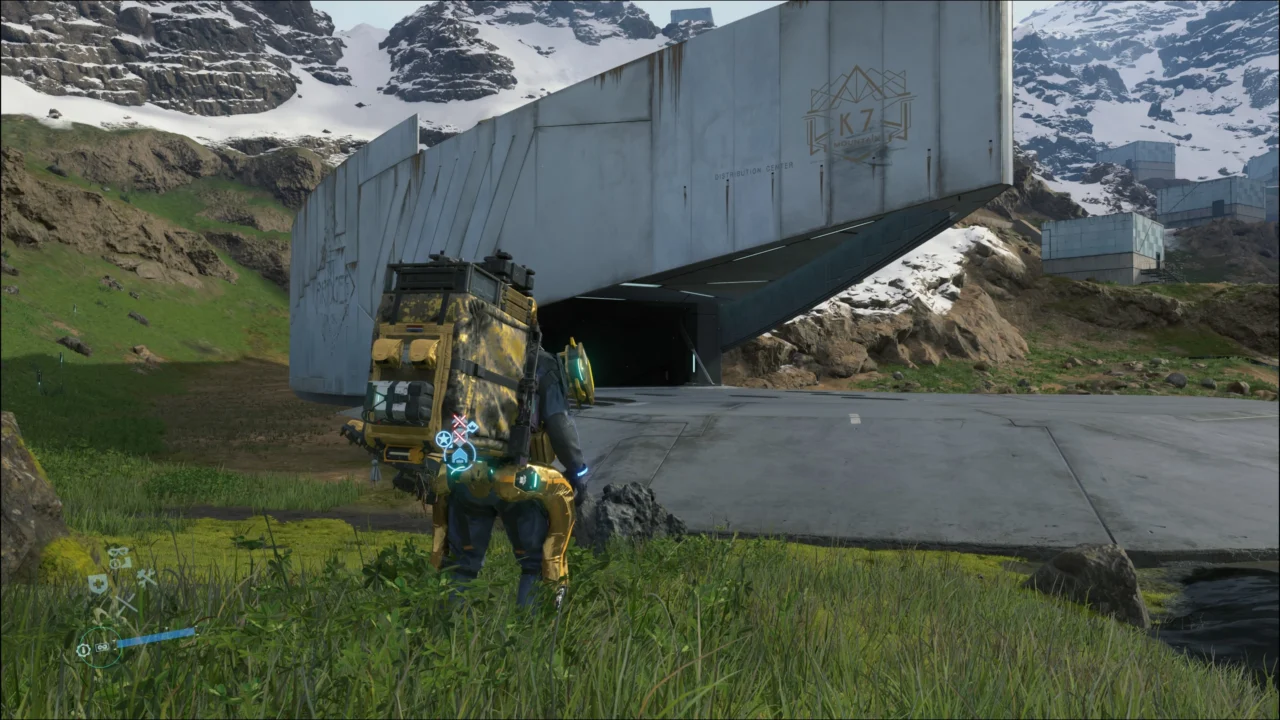Click the shield with cross status icon
This screenshot has height=720, width=1280.
(x=98, y=584)
